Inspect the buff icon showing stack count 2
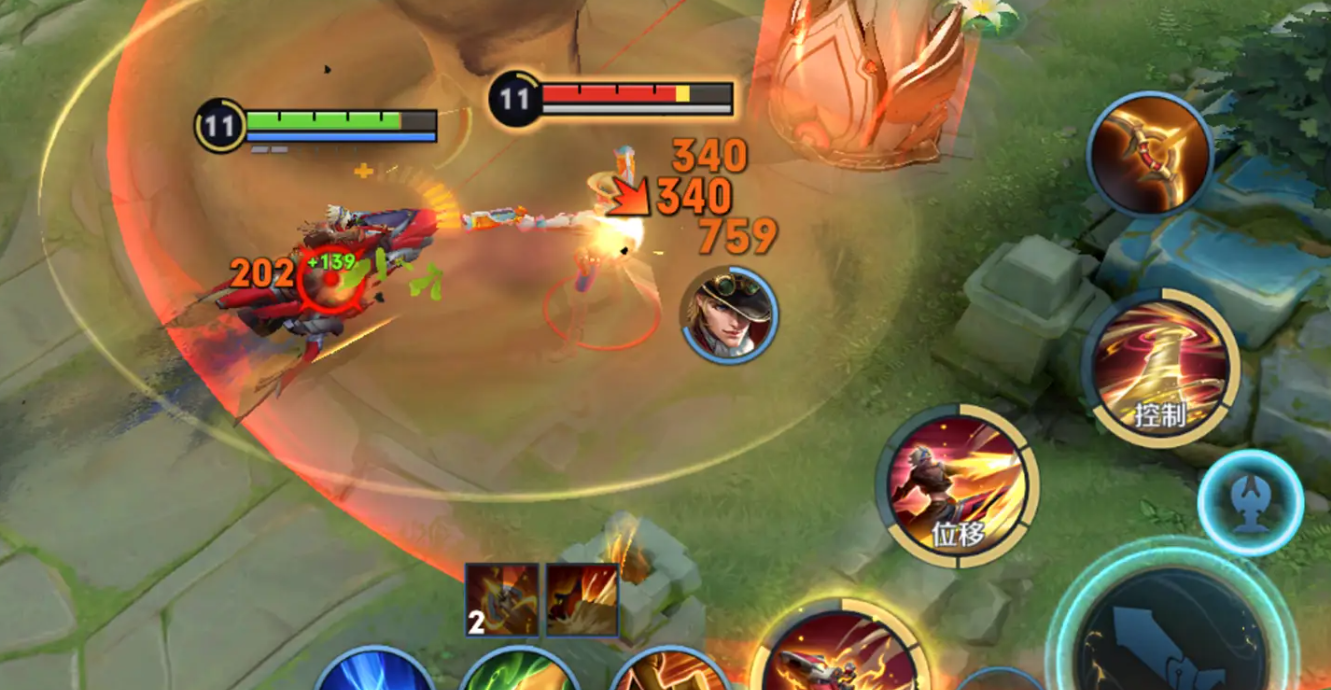This screenshot has width=1331, height=690. (503, 600)
